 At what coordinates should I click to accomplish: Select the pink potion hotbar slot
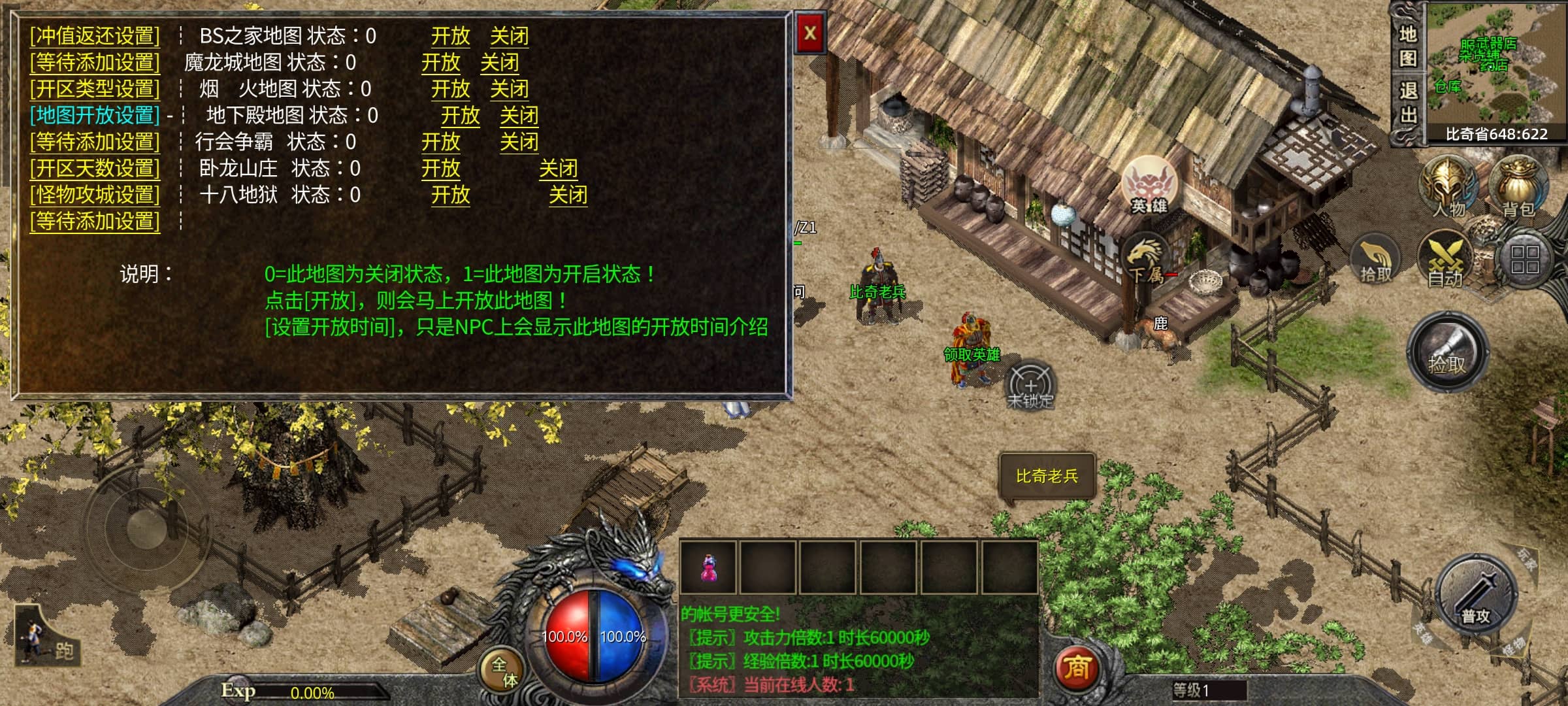click(709, 567)
